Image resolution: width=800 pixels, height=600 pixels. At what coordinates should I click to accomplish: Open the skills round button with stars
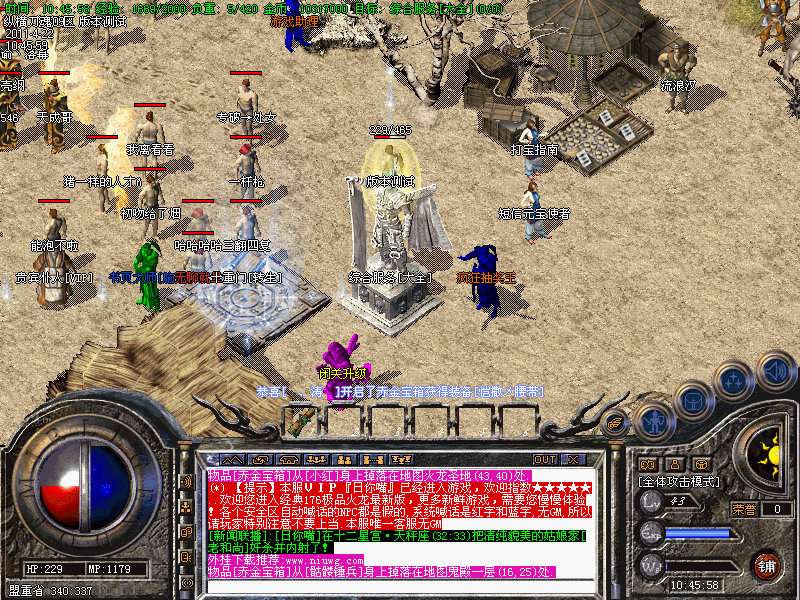pos(734,381)
